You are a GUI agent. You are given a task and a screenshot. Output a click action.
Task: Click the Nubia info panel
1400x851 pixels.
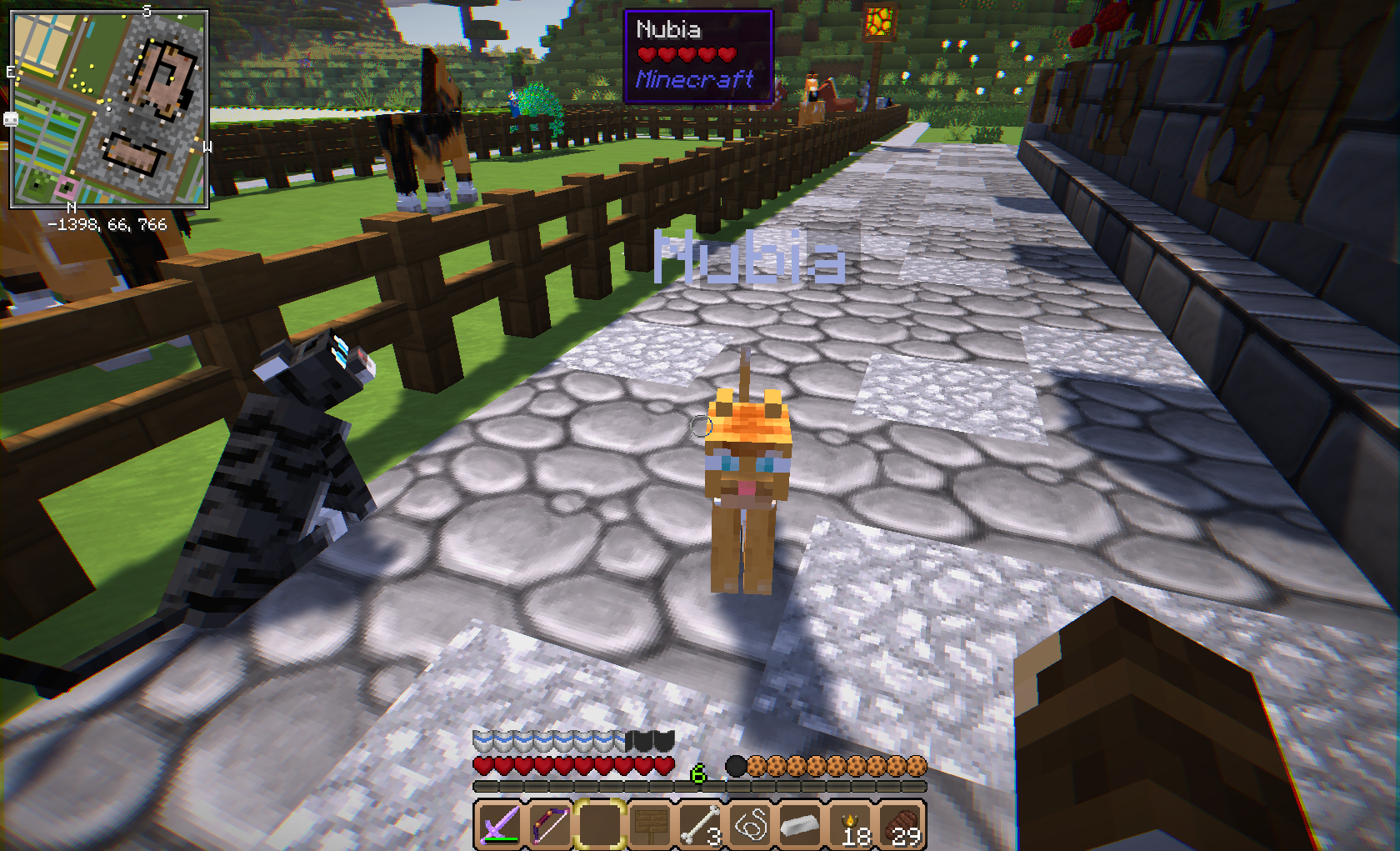click(x=698, y=56)
